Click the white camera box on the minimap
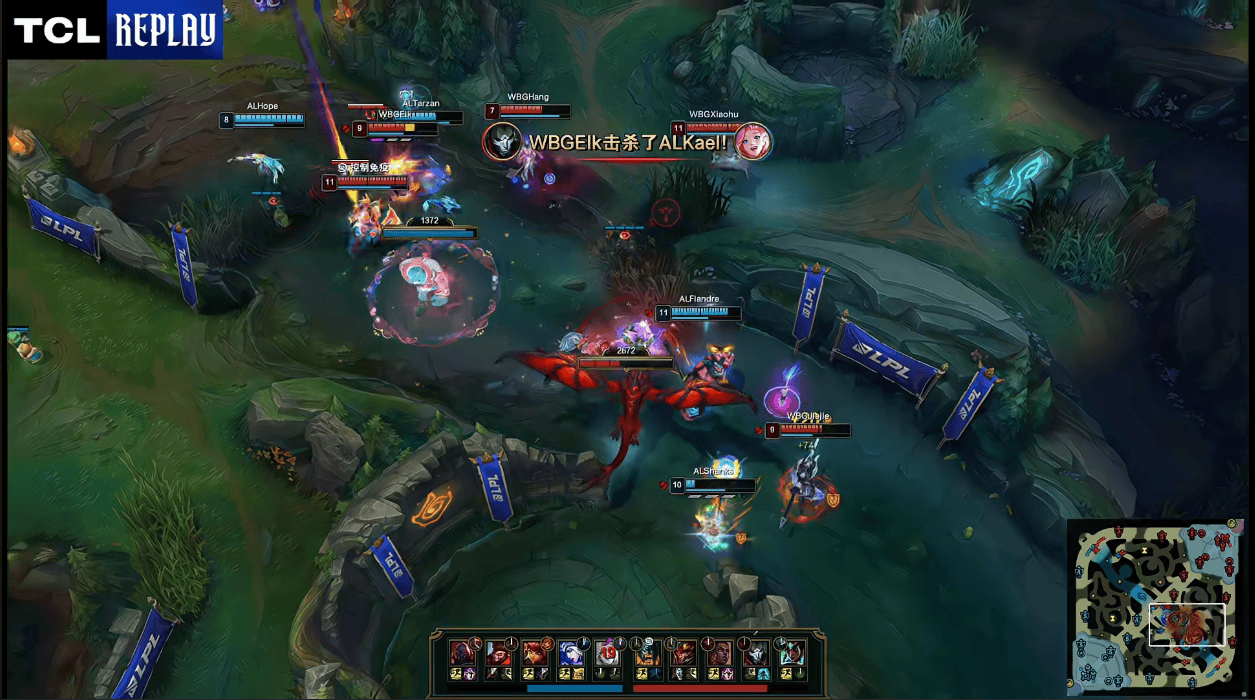The image size is (1255, 700). (x=1186, y=625)
